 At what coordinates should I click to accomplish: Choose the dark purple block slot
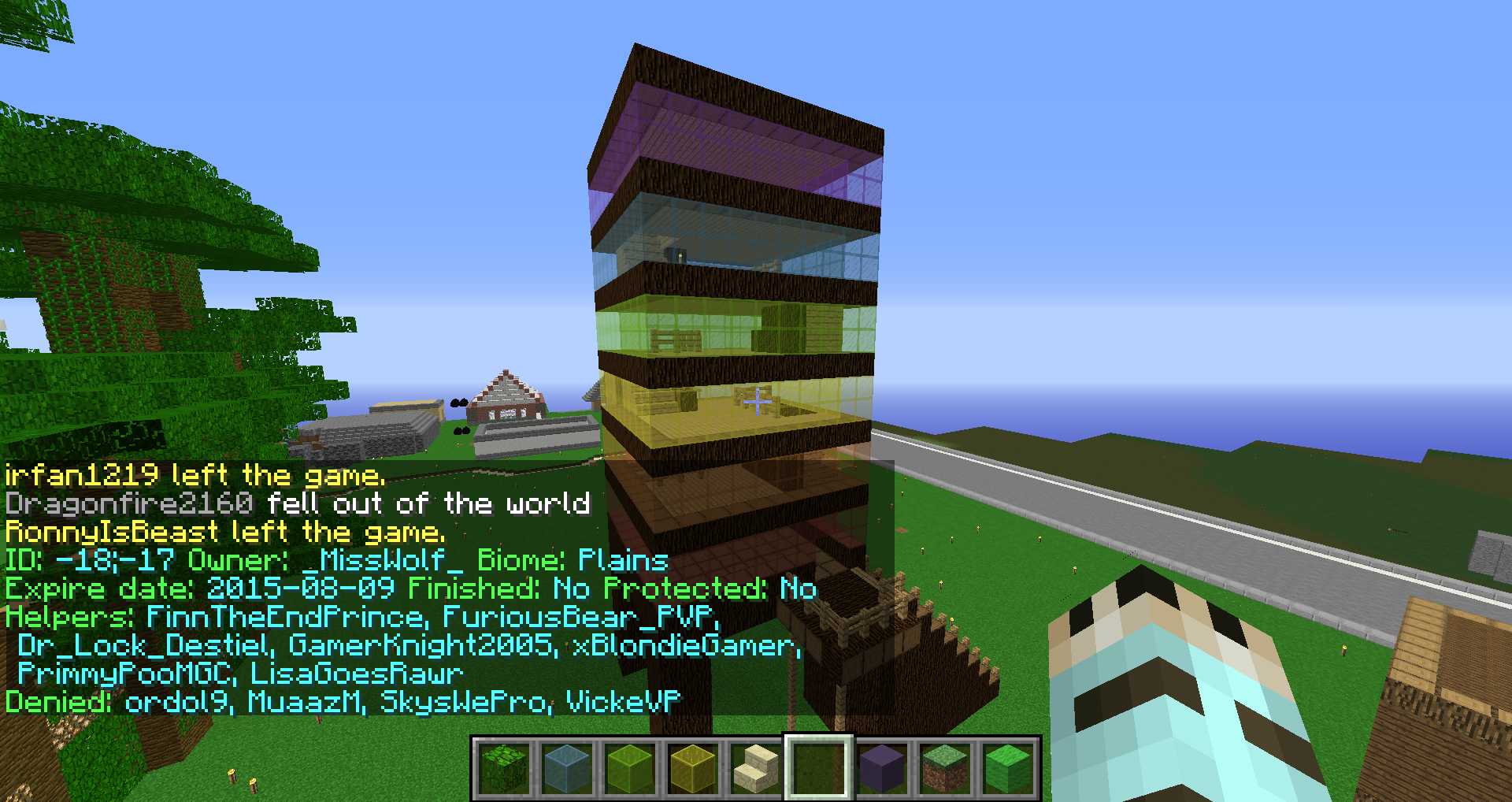click(882, 768)
